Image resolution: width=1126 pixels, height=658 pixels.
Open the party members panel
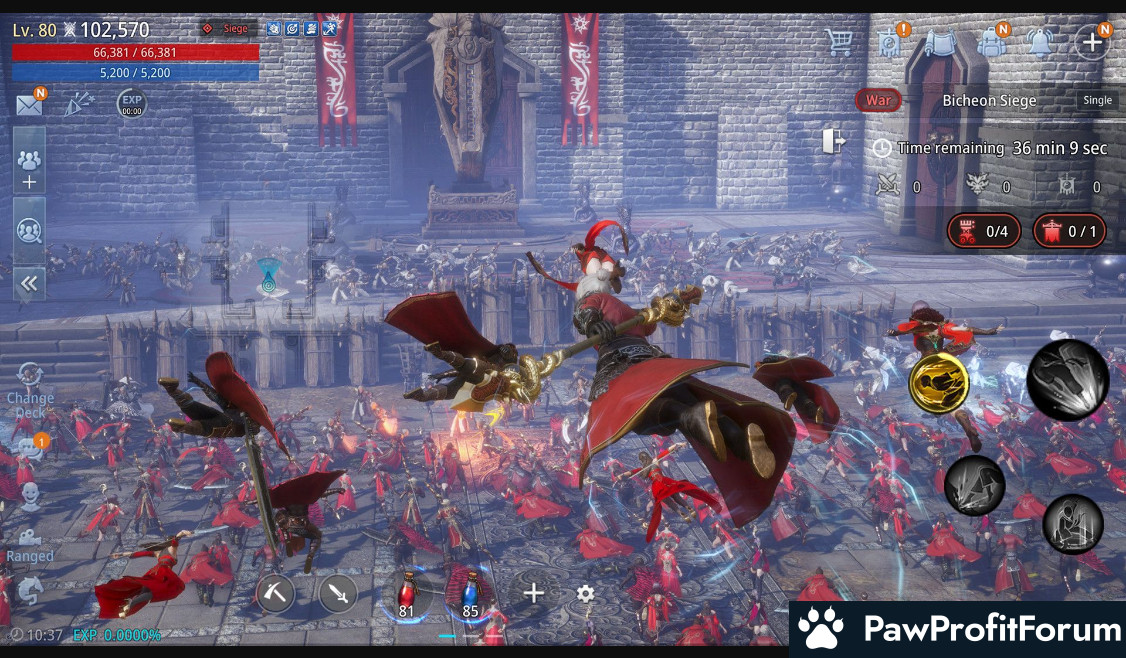pyautogui.click(x=29, y=167)
